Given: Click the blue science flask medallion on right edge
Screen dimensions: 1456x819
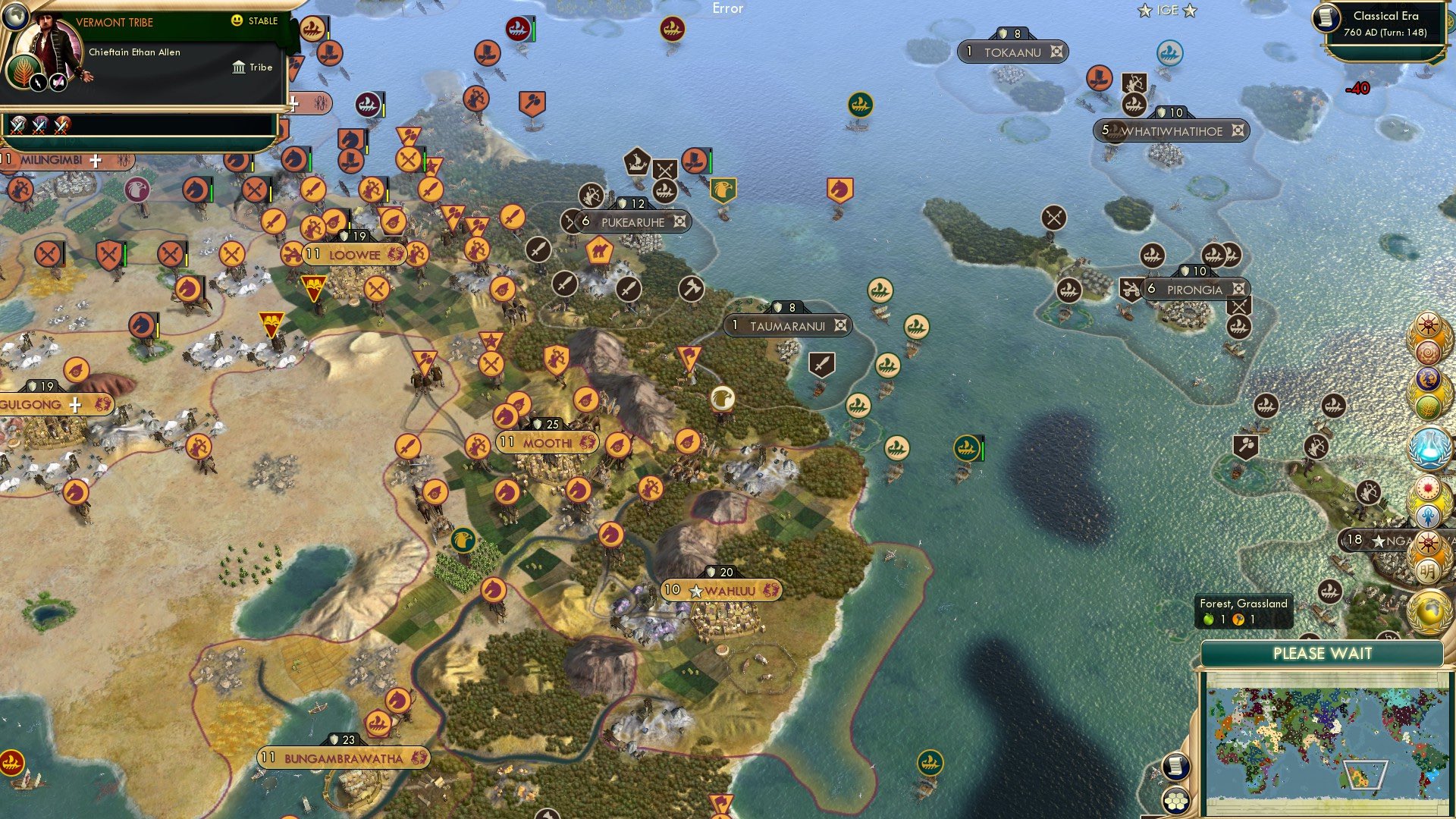Looking at the screenshot, I should [1430, 438].
